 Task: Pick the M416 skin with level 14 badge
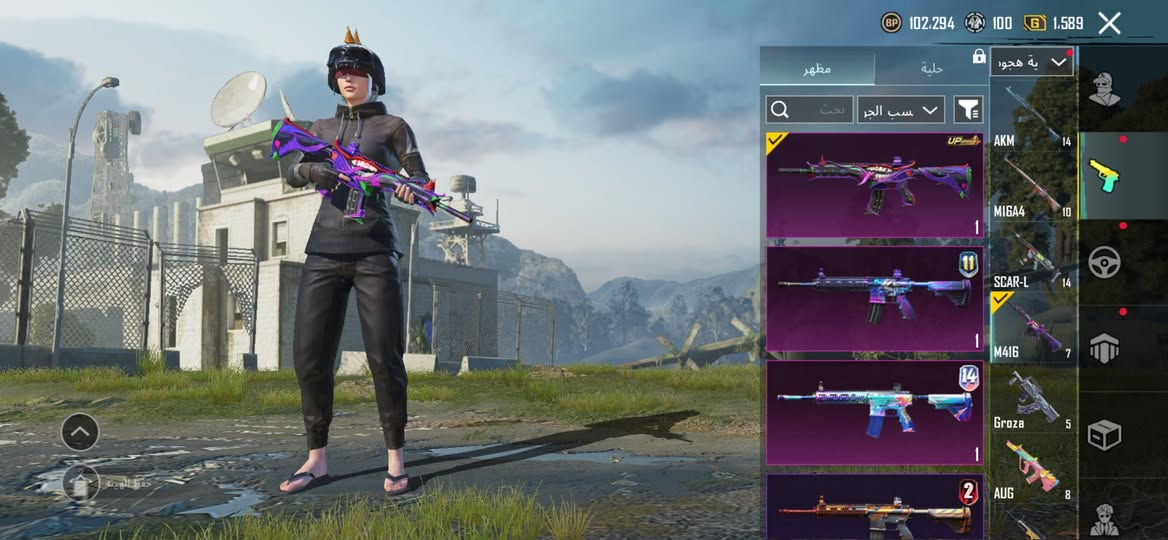point(874,413)
